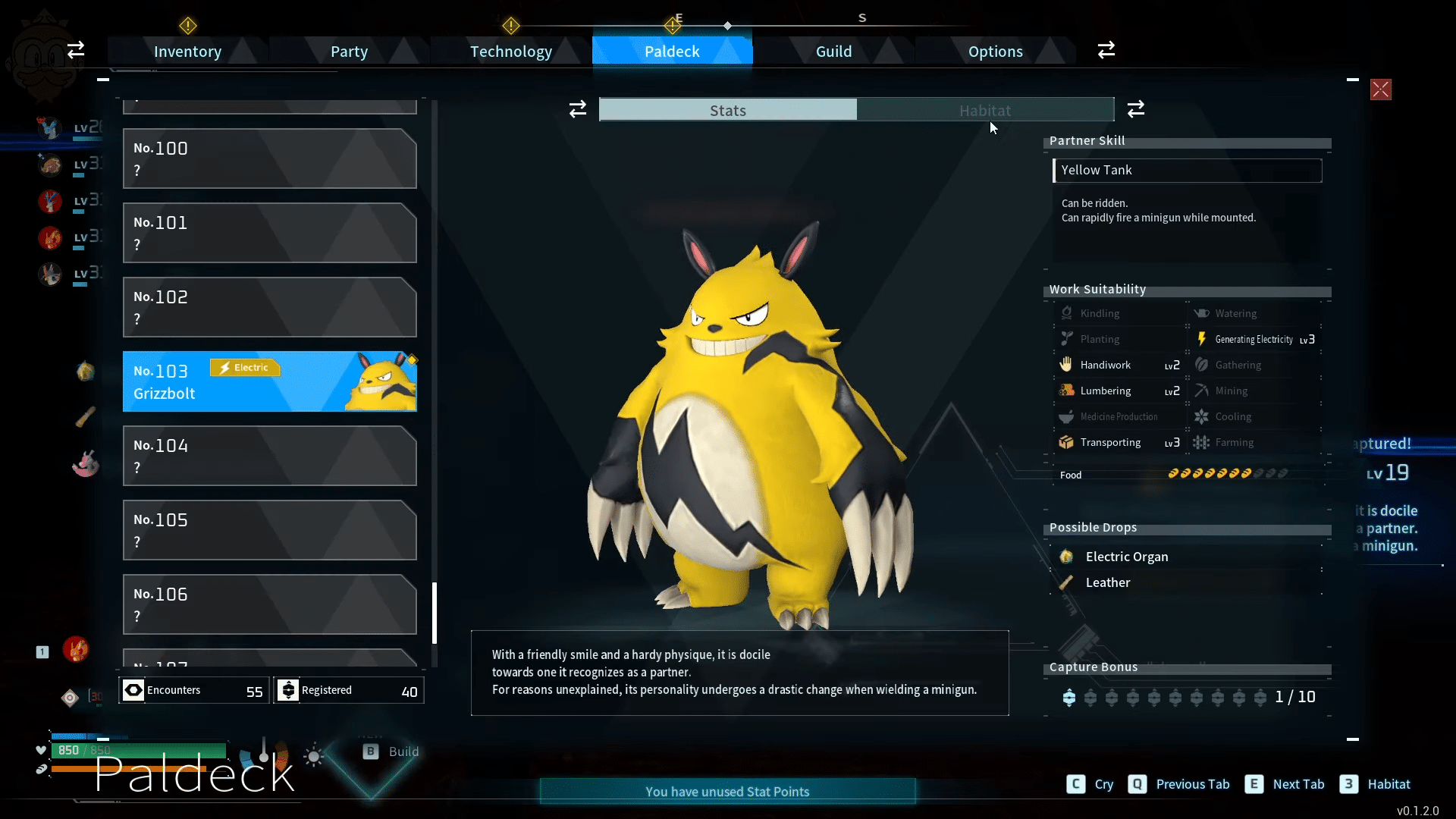1456x819 pixels.
Task: Click the Yellow Tank partner skill
Action: point(1187,171)
